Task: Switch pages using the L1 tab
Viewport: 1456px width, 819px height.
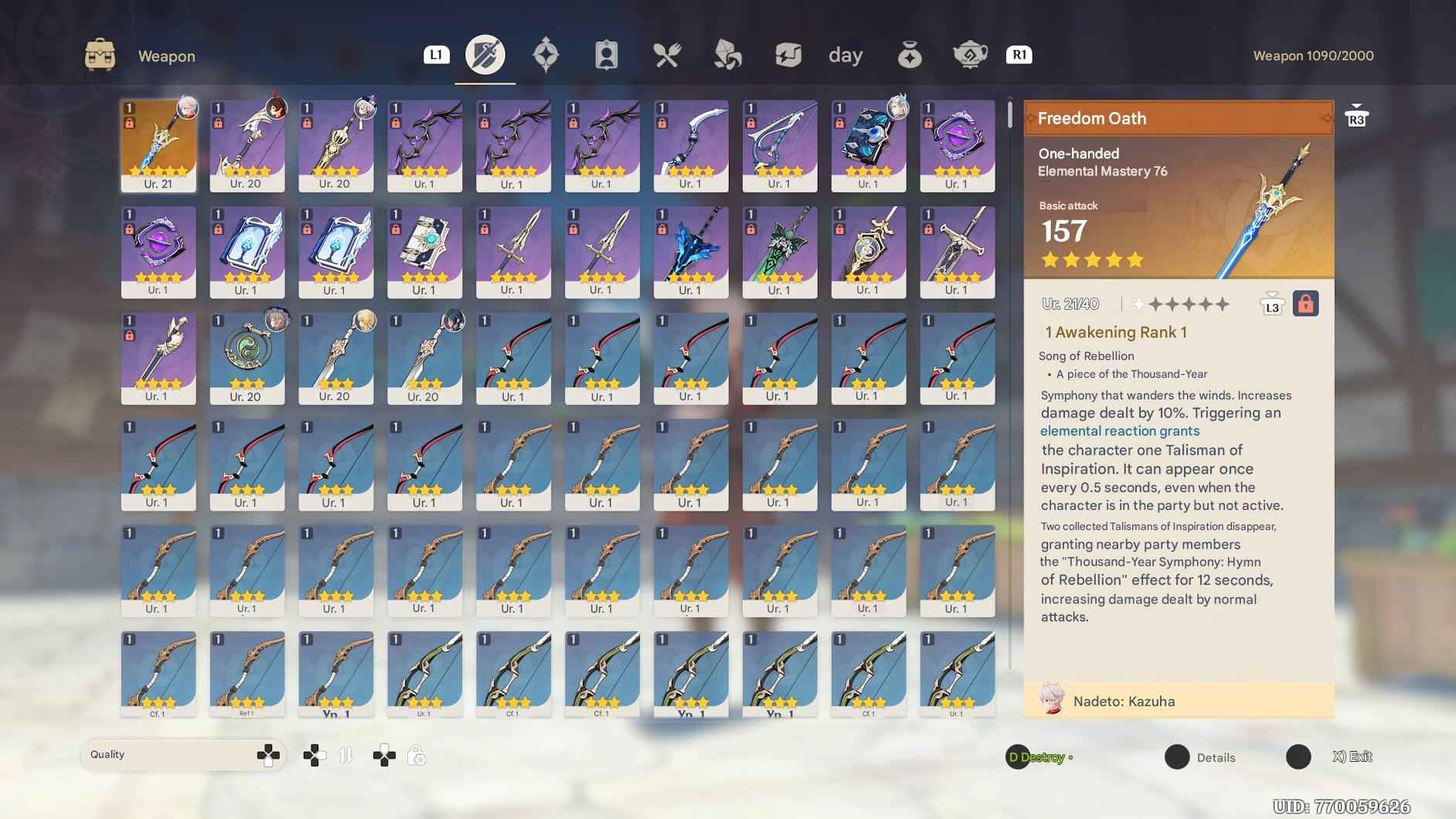Action: 437,54
